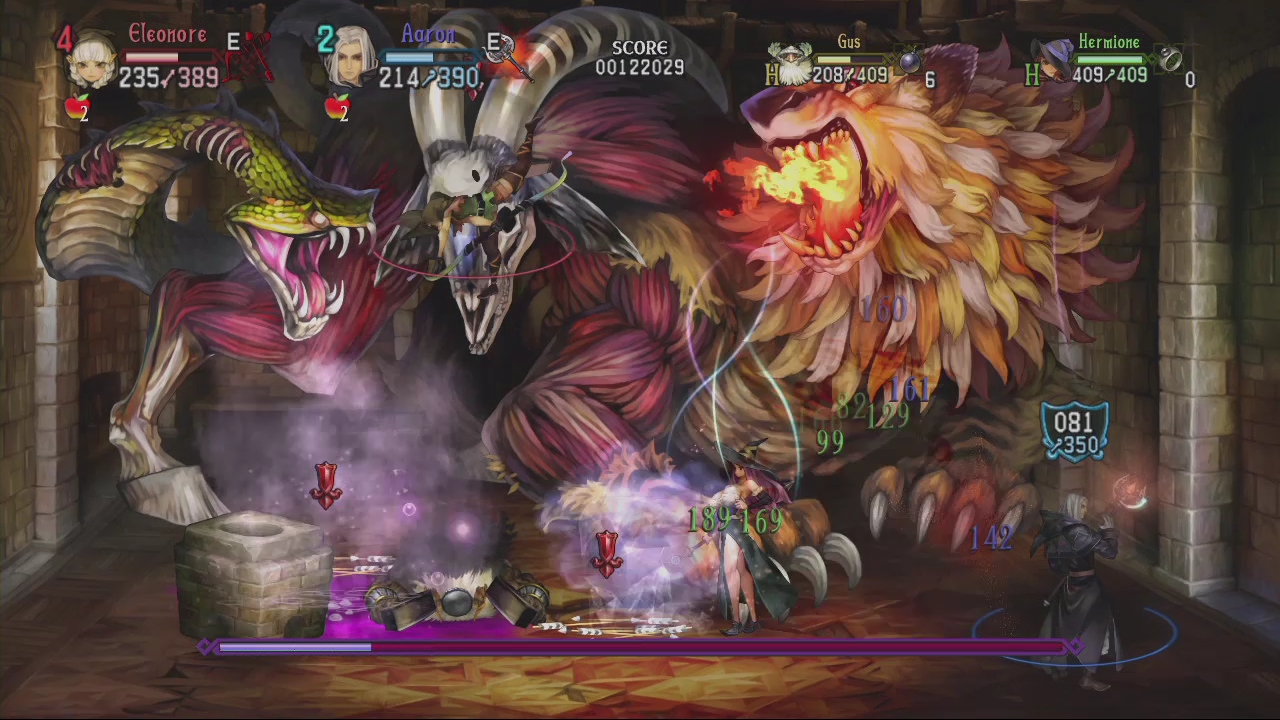Click the boss health bar at screen bottom
The width and height of the screenshot is (1280, 720).
pos(640,647)
